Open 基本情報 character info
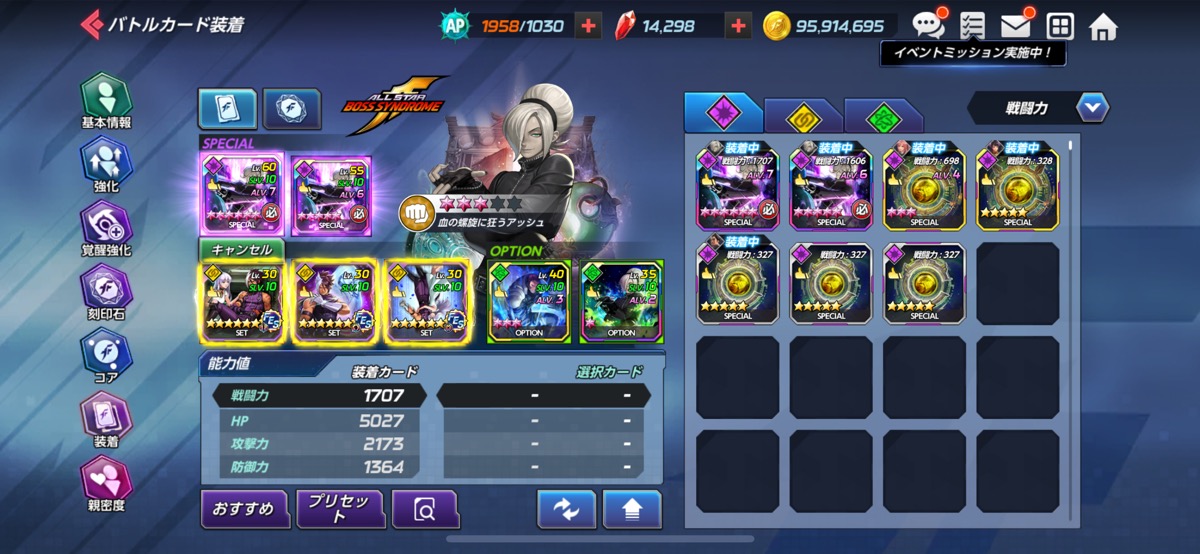The height and width of the screenshot is (554, 1200). click(x=105, y=102)
